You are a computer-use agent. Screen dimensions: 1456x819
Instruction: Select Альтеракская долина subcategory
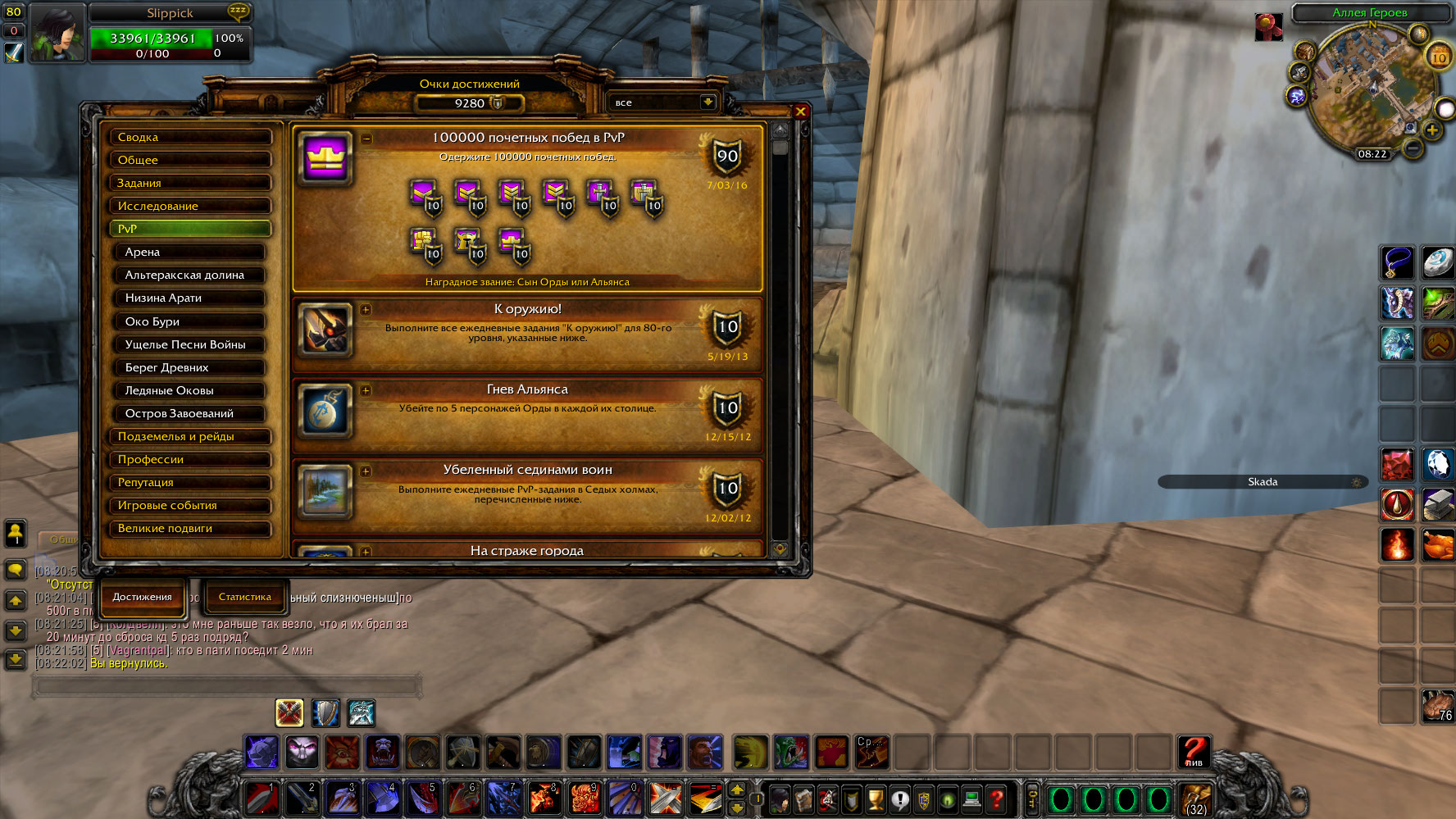point(190,275)
